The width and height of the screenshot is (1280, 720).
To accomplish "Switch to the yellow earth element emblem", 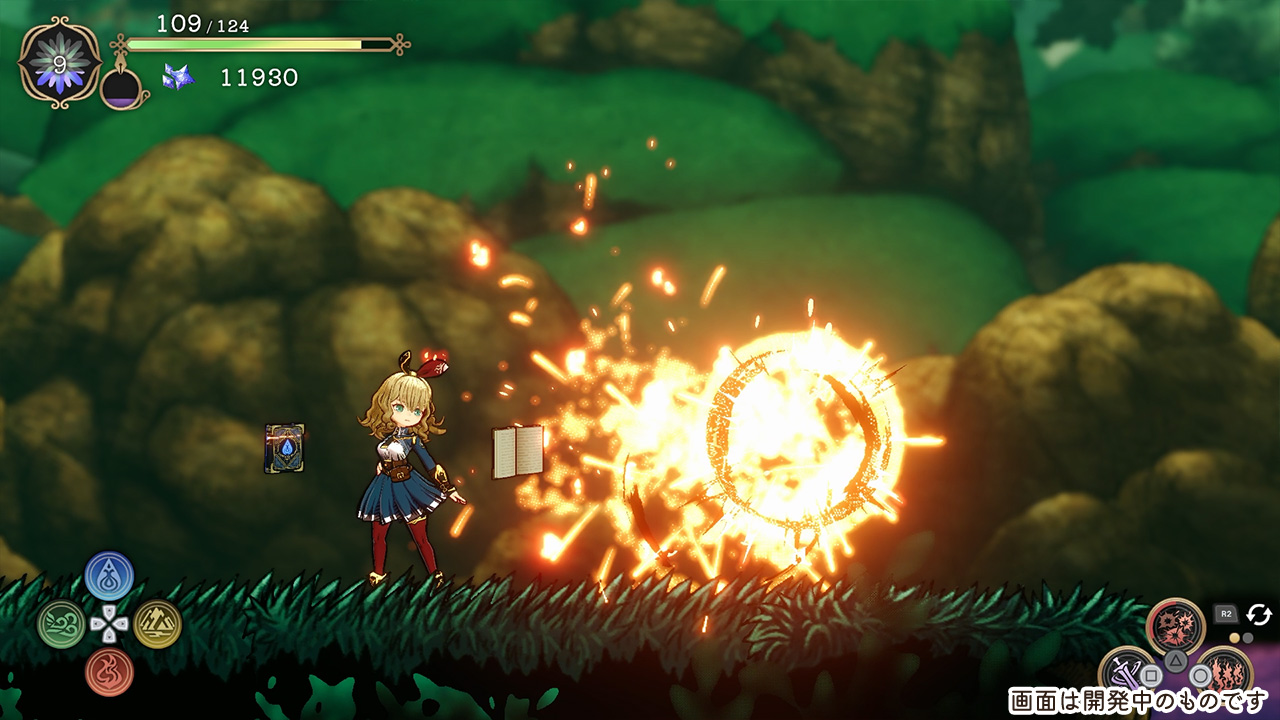I will 157,624.
